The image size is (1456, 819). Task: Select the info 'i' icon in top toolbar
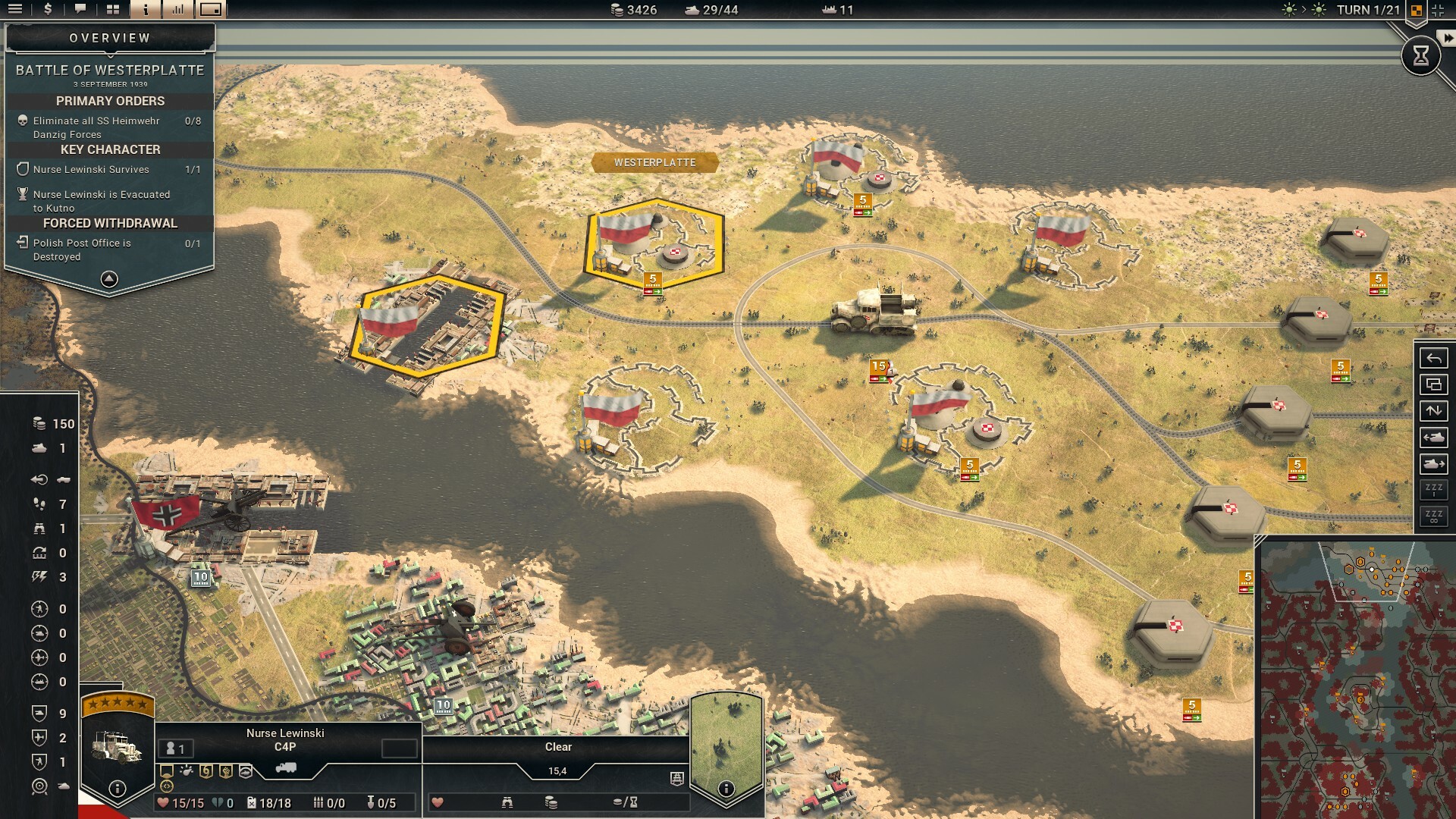(x=144, y=11)
